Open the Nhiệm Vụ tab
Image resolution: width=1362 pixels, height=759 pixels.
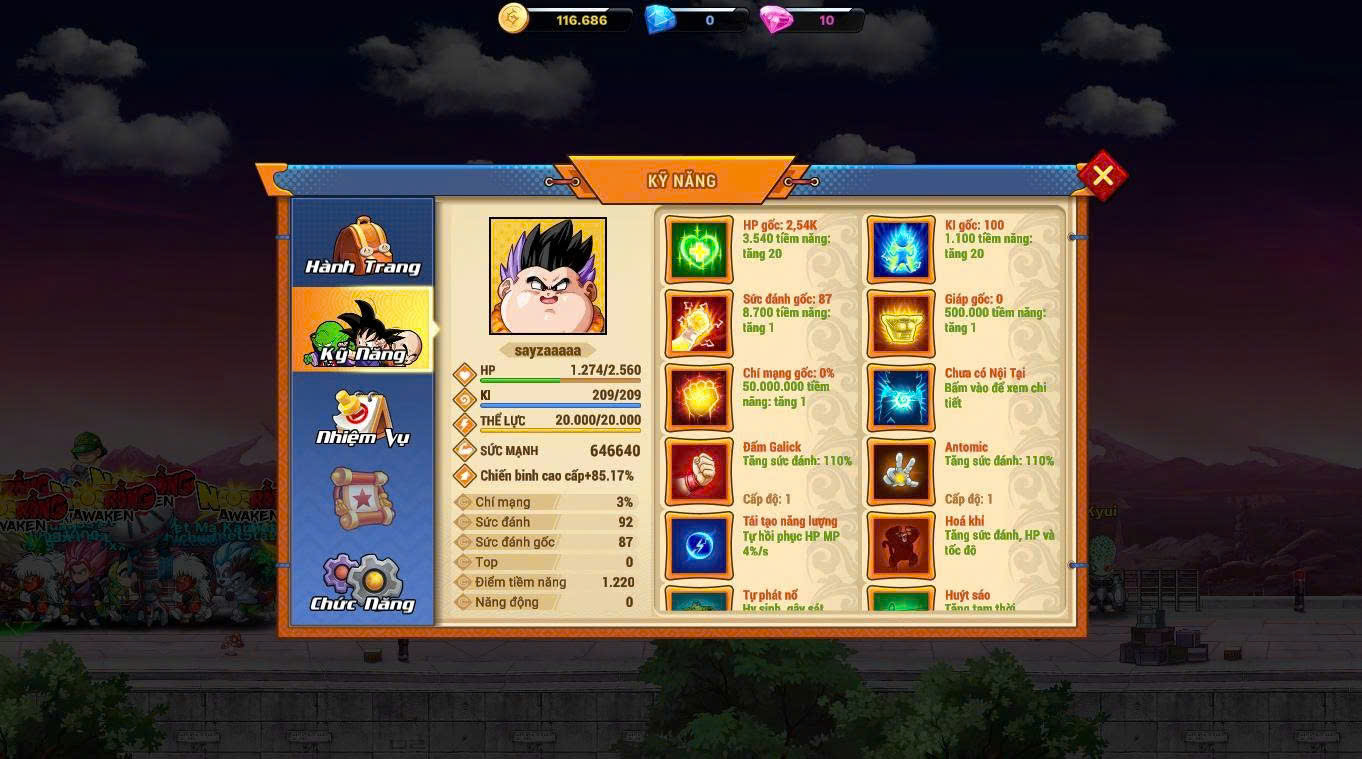pyautogui.click(x=362, y=418)
